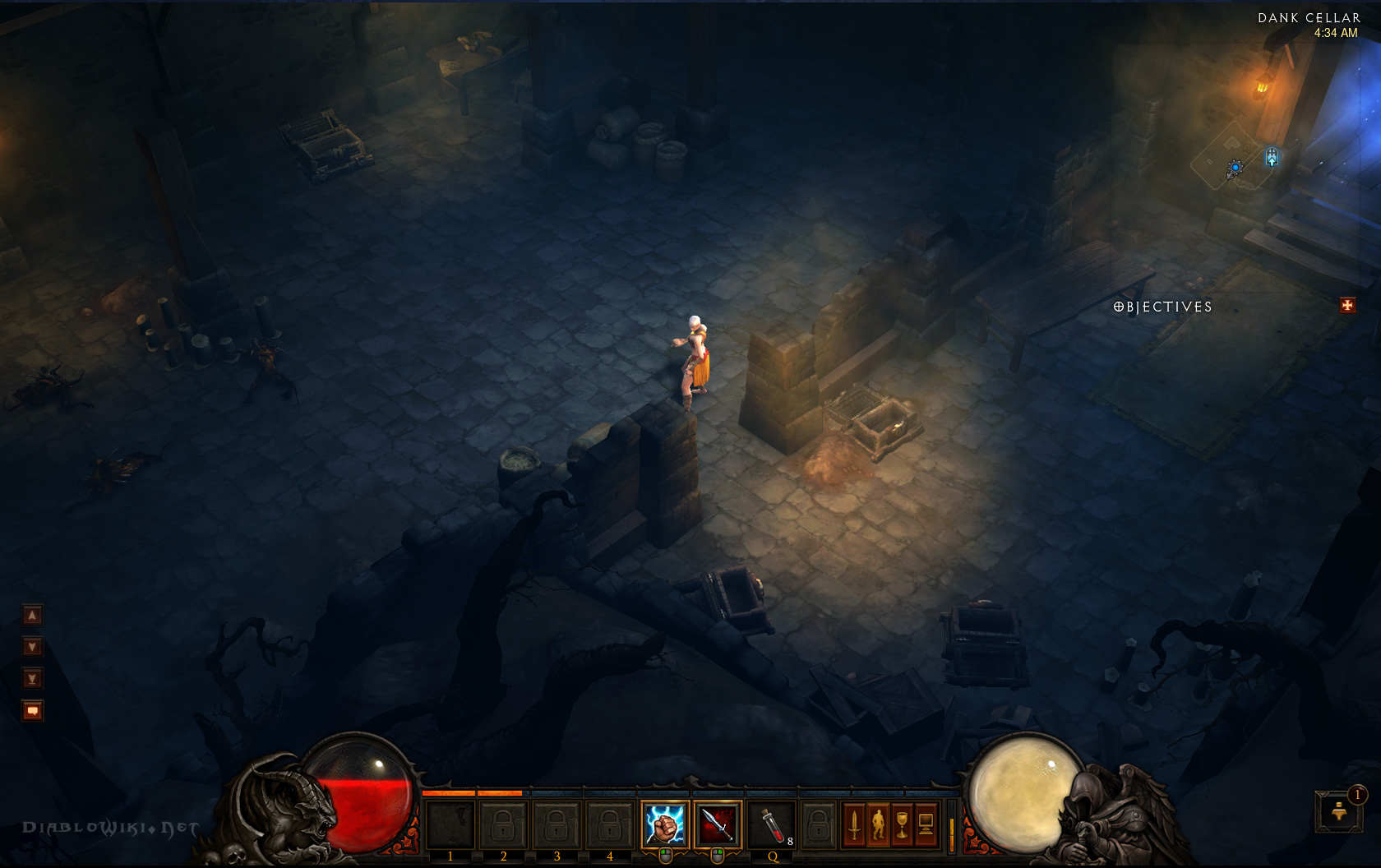Open the character figure menu button

(878, 824)
